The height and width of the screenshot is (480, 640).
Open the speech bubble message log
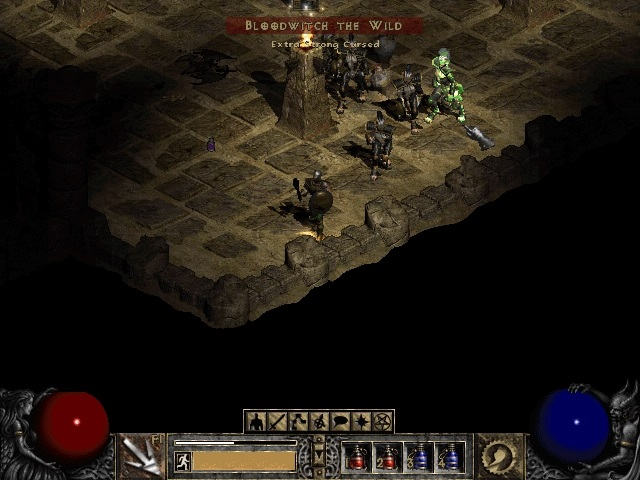340,421
